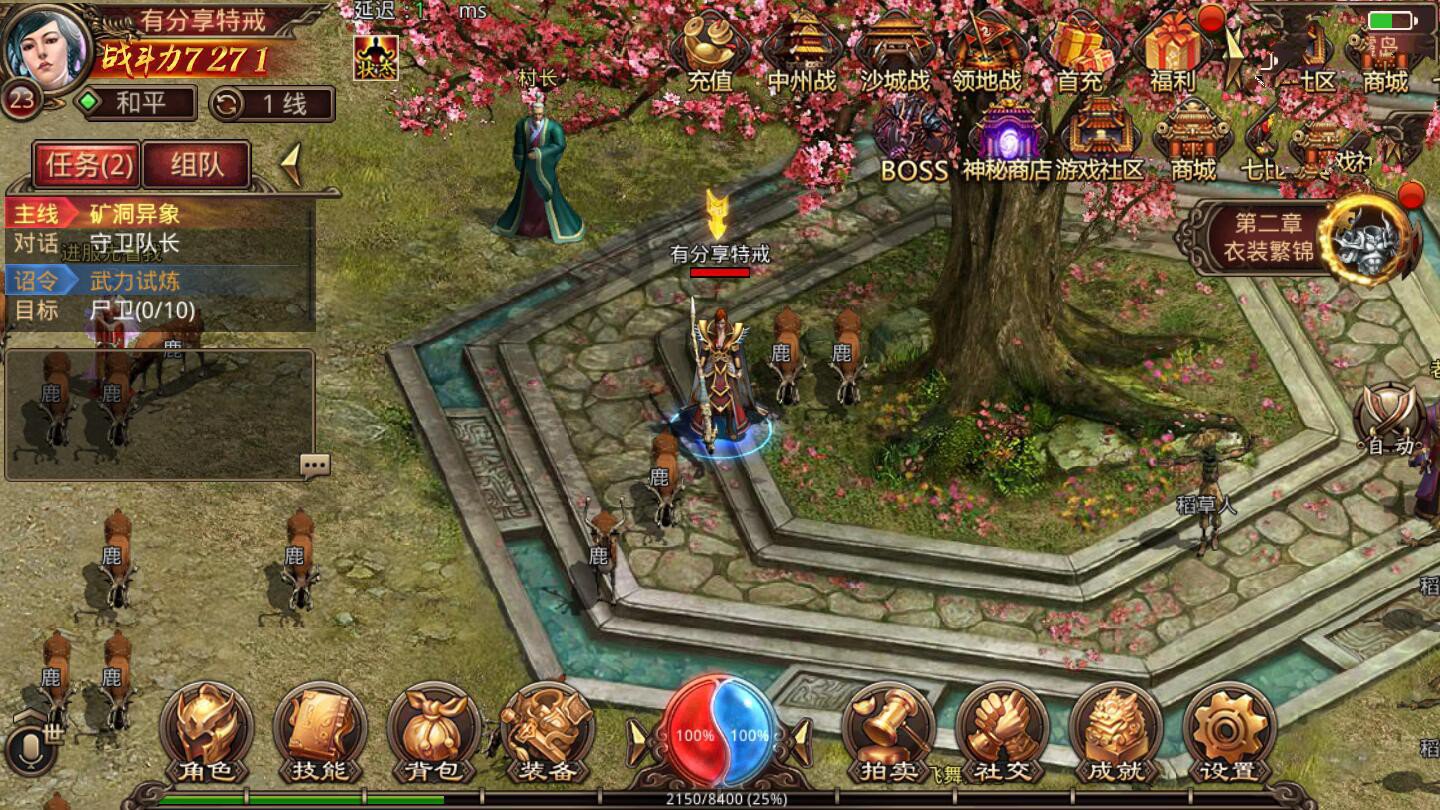Switch to the 组队 team tab
This screenshot has width=1440, height=810.
pos(196,165)
